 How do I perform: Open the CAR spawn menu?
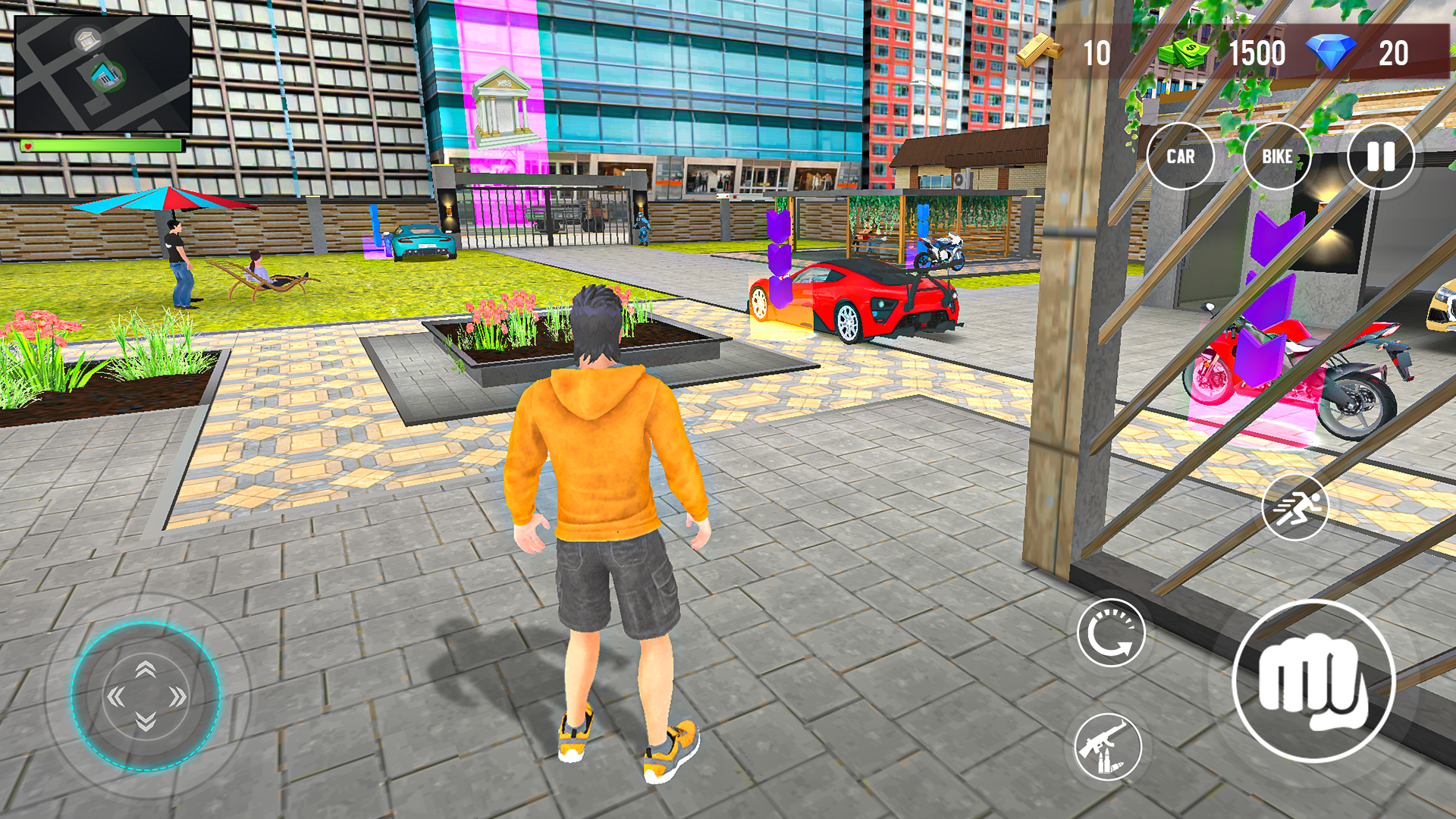(x=1181, y=157)
